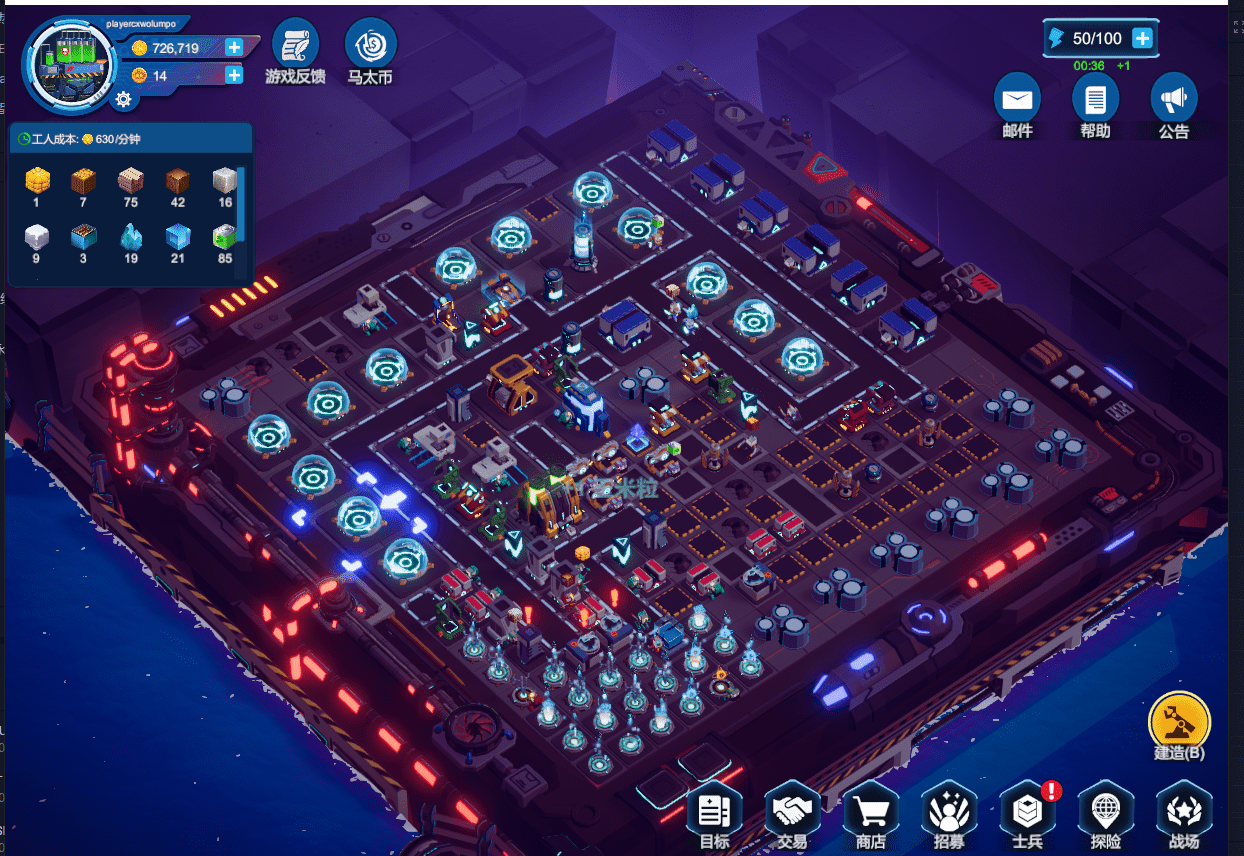Open the 商店 shop
The width and height of the screenshot is (1244, 856).
click(870, 810)
